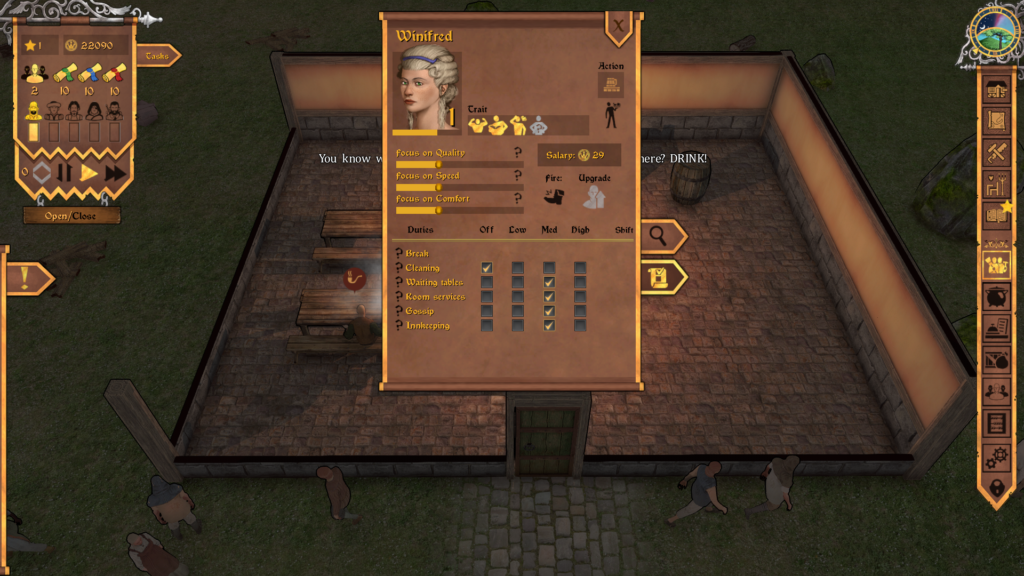The height and width of the screenshot is (576, 1024).
Task: Click the magnifying glass search flag
Action: (x=660, y=236)
